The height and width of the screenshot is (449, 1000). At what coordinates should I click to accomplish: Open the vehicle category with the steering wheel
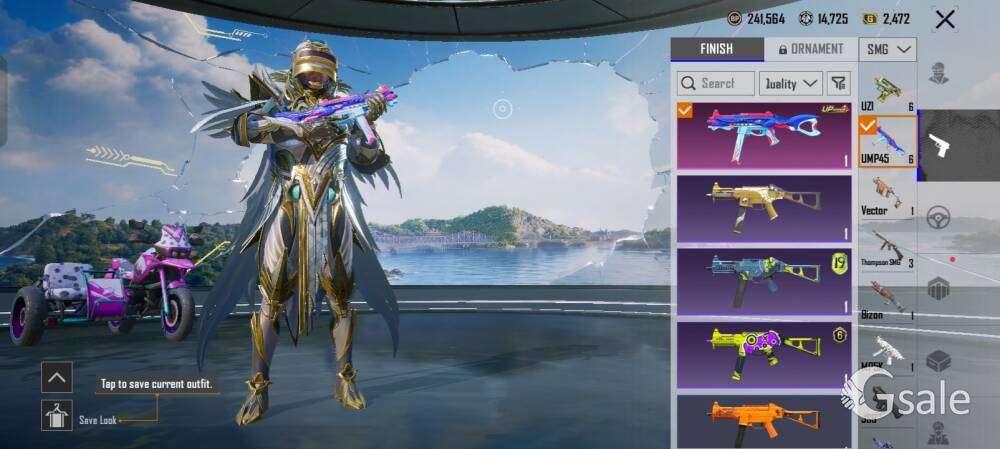938,217
